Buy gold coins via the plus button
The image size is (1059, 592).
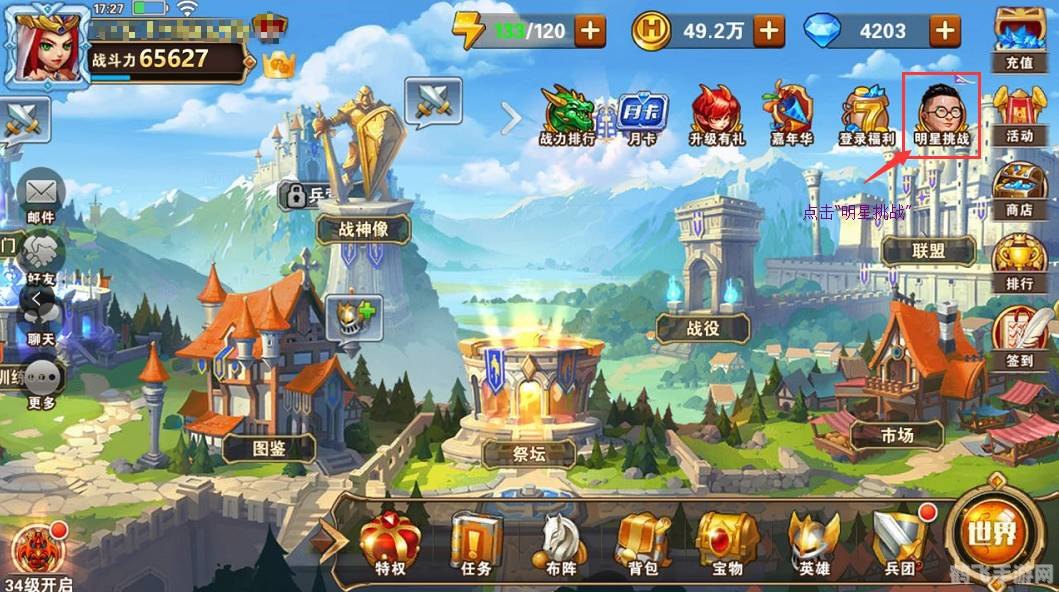768,31
